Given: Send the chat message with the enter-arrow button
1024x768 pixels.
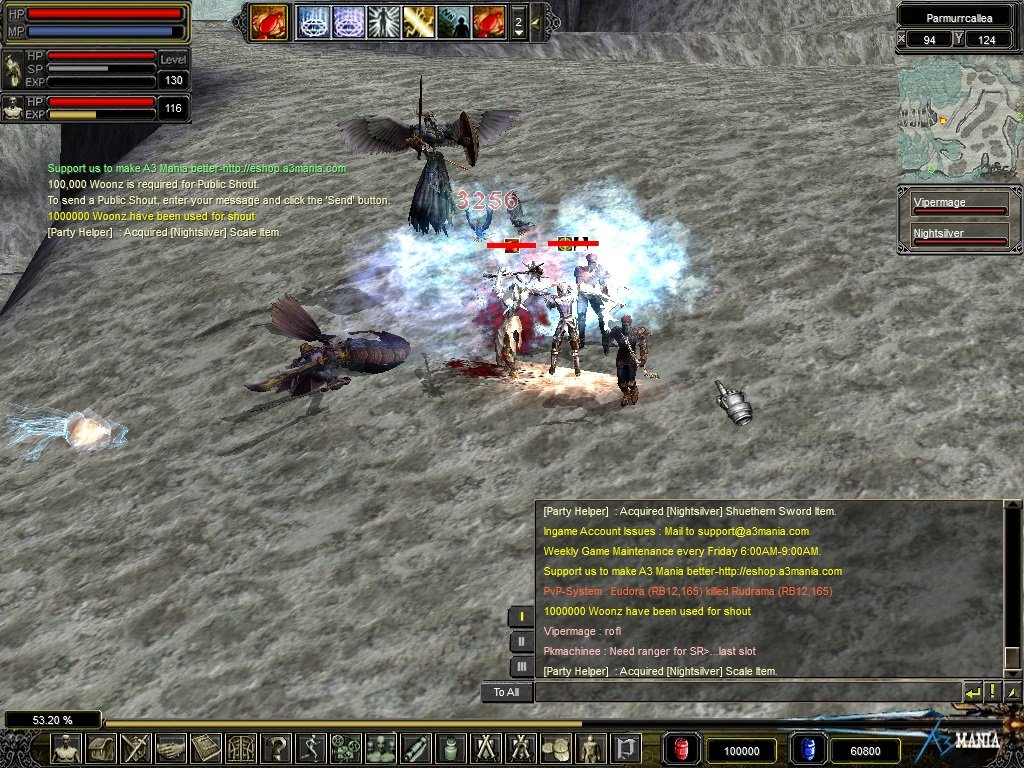Looking at the screenshot, I should point(972,692).
